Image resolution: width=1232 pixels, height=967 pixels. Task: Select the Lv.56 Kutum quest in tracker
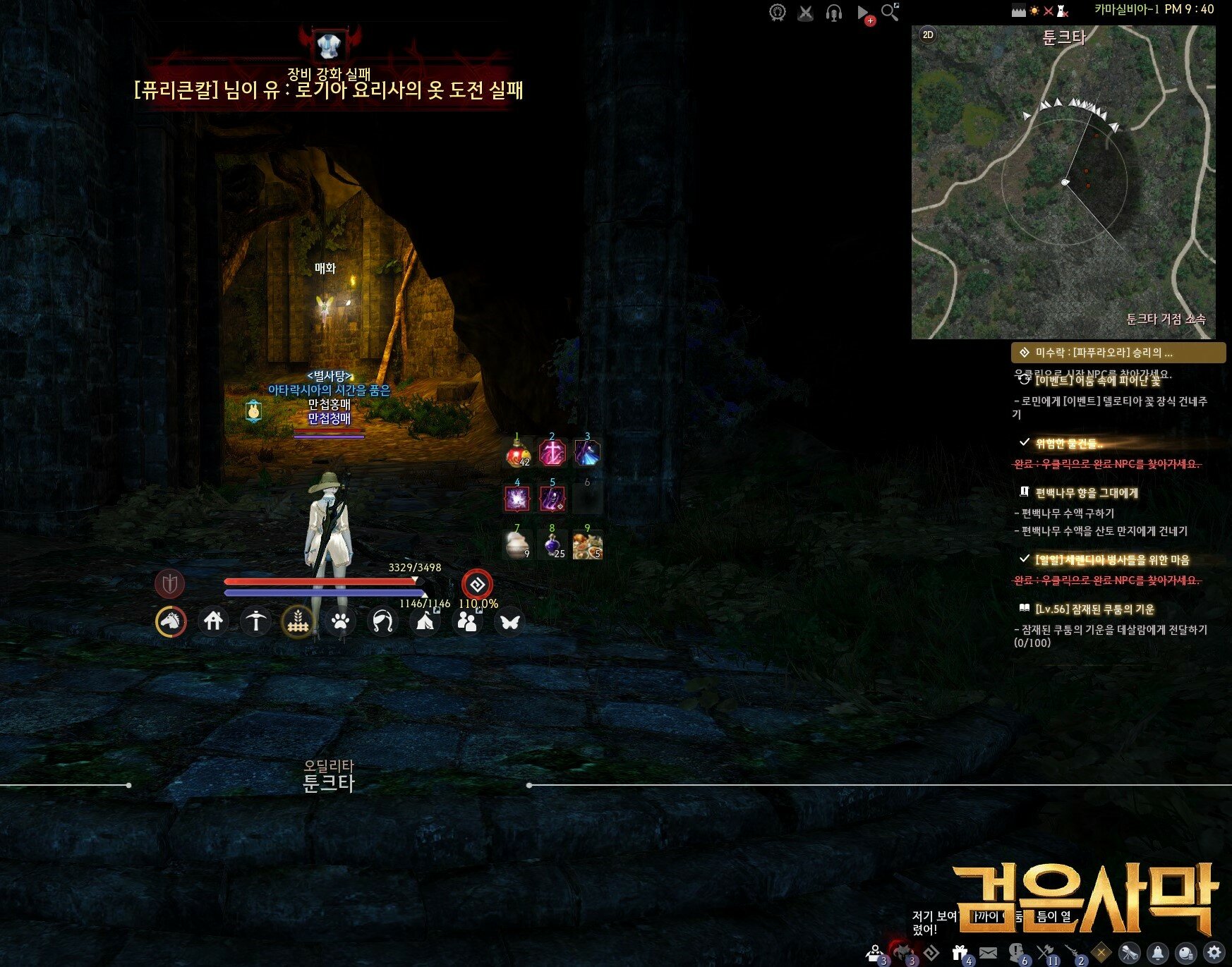click(1094, 609)
